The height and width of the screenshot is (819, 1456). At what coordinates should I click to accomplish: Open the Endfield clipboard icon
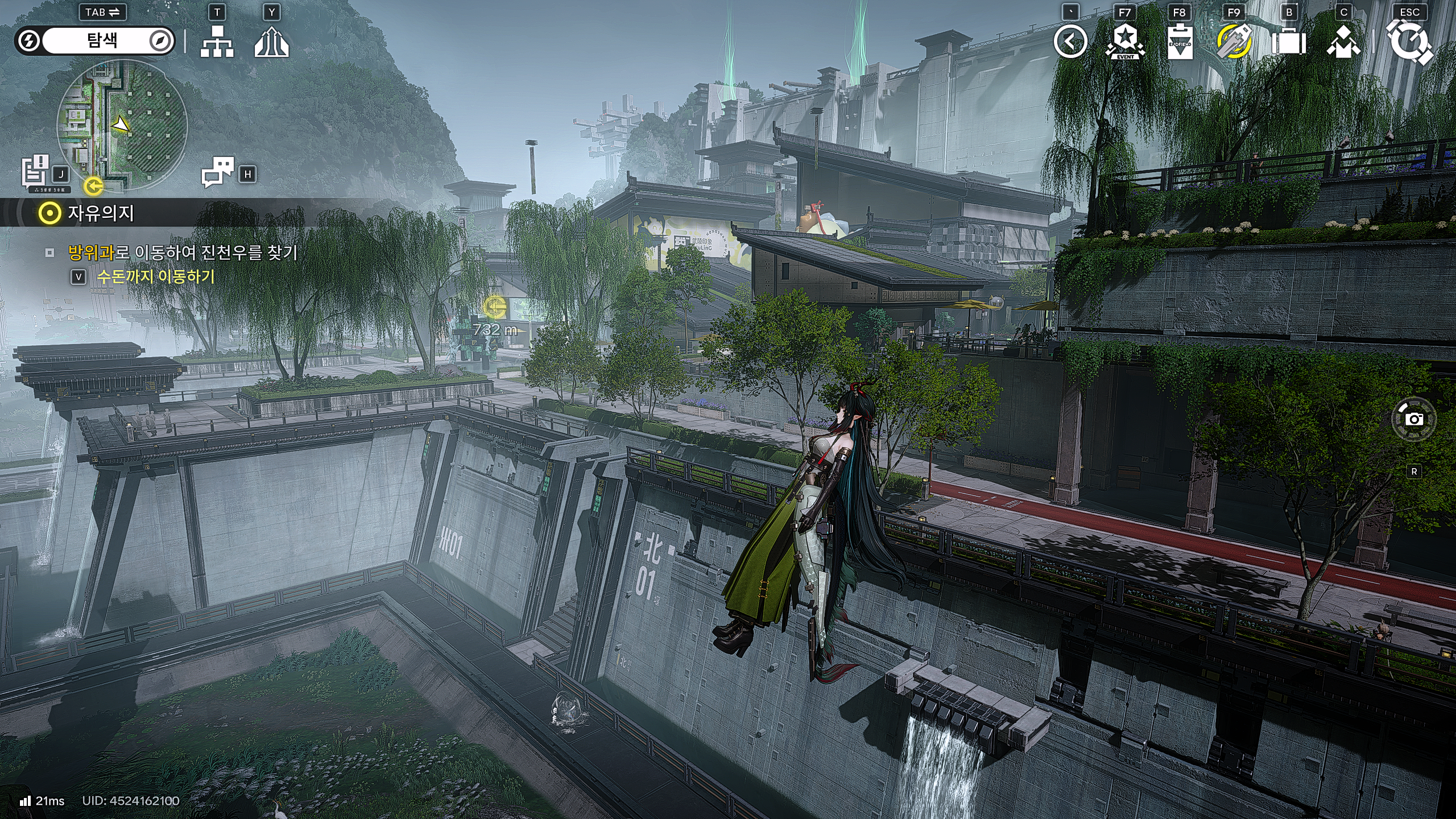pyautogui.click(x=1180, y=42)
